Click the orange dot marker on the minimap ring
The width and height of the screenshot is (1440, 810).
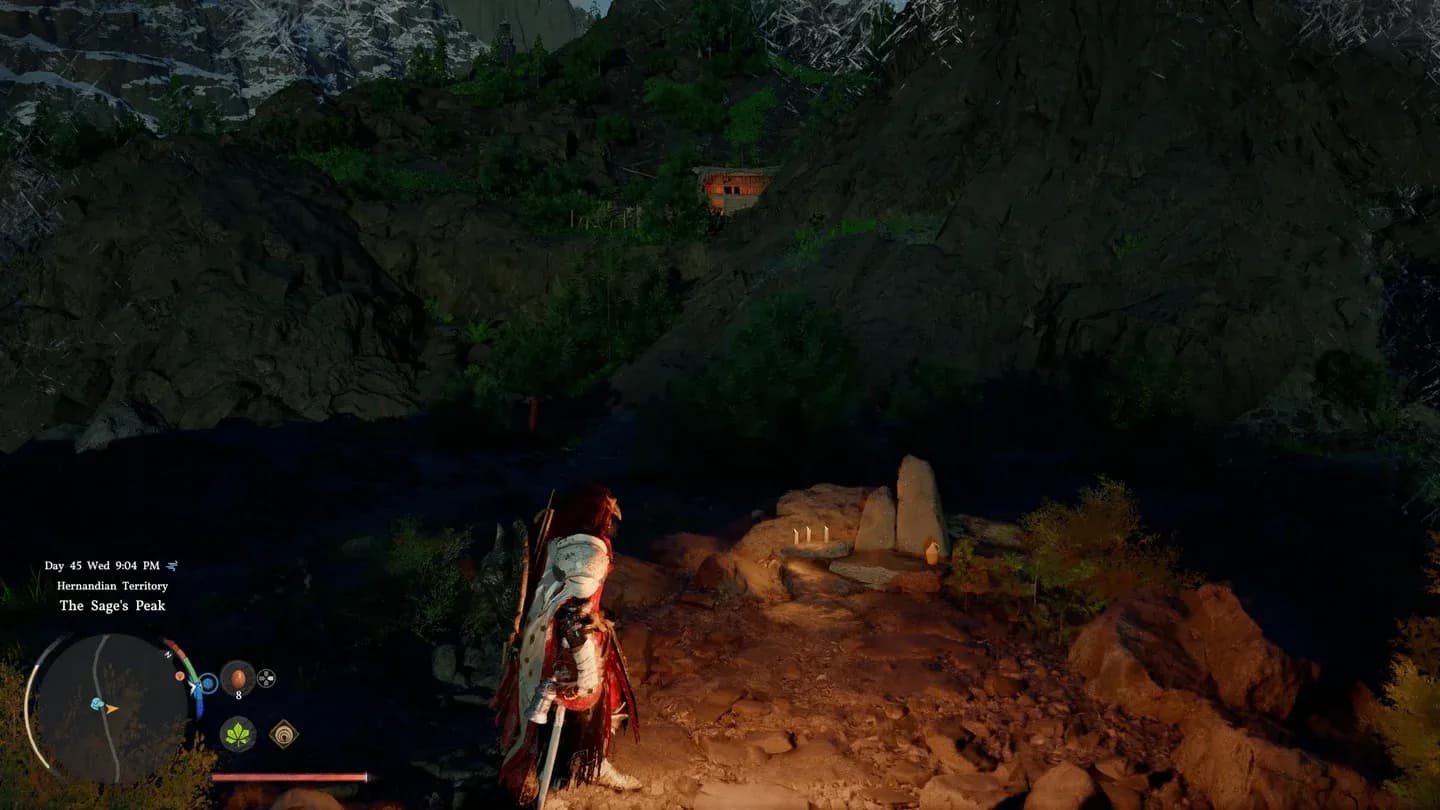pos(180,676)
